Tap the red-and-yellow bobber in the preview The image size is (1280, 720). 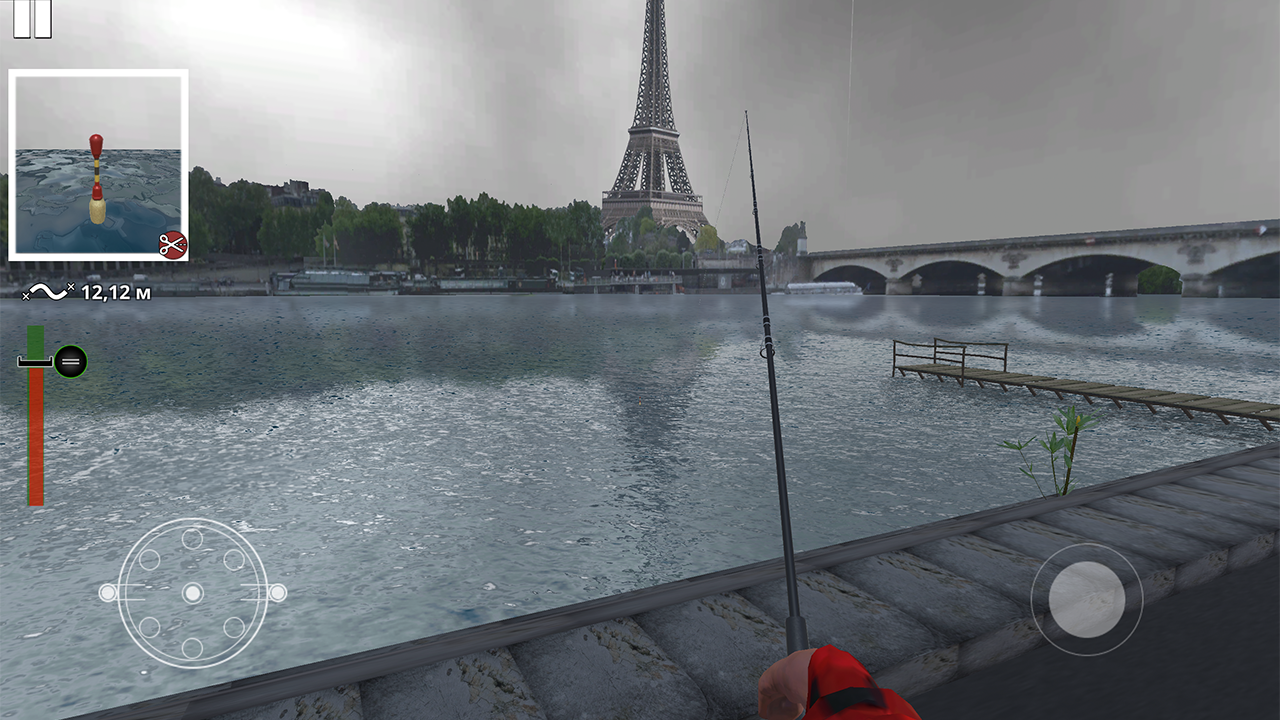tap(94, 175)
